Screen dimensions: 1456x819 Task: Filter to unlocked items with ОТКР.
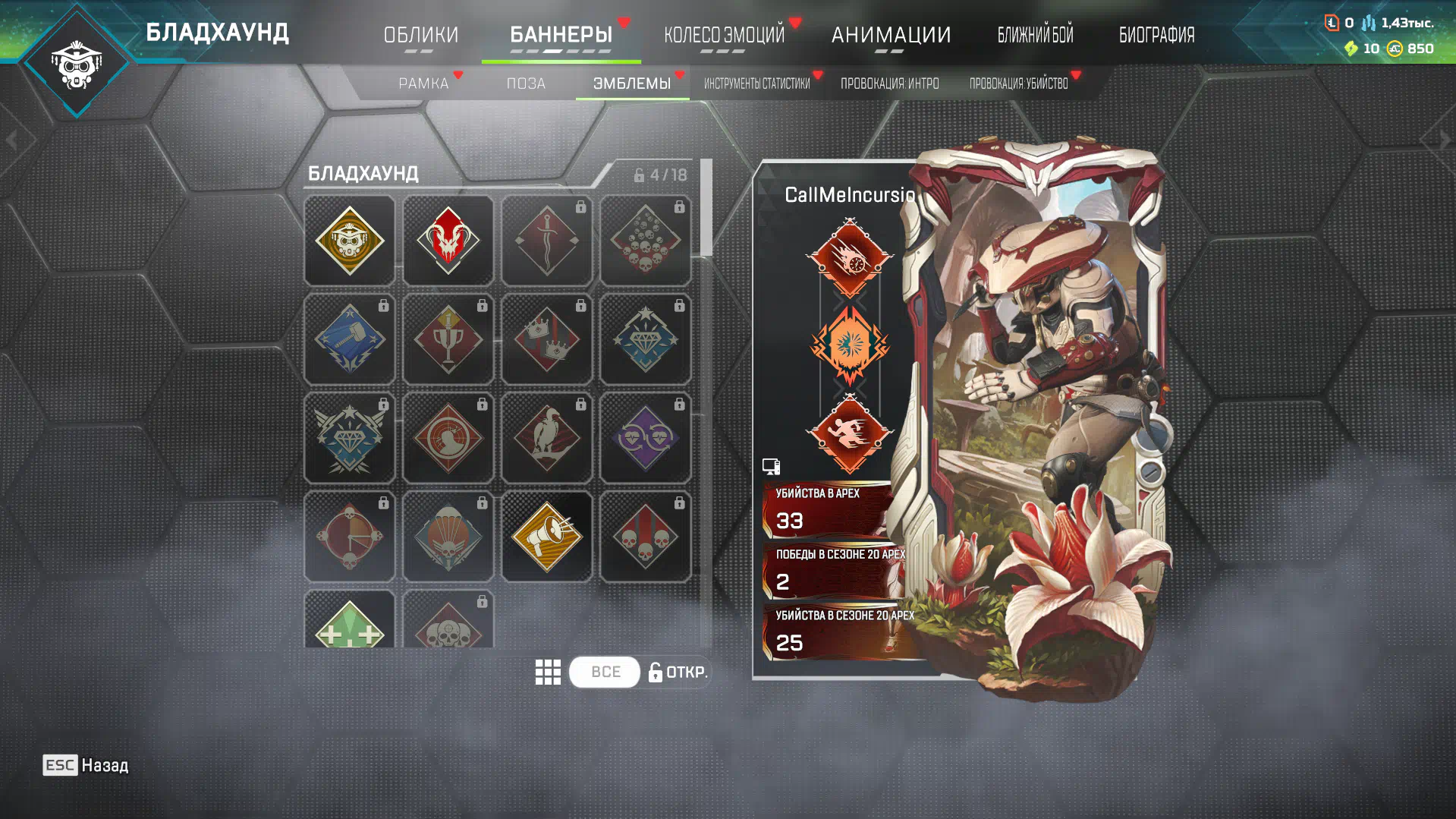point(678,672)
